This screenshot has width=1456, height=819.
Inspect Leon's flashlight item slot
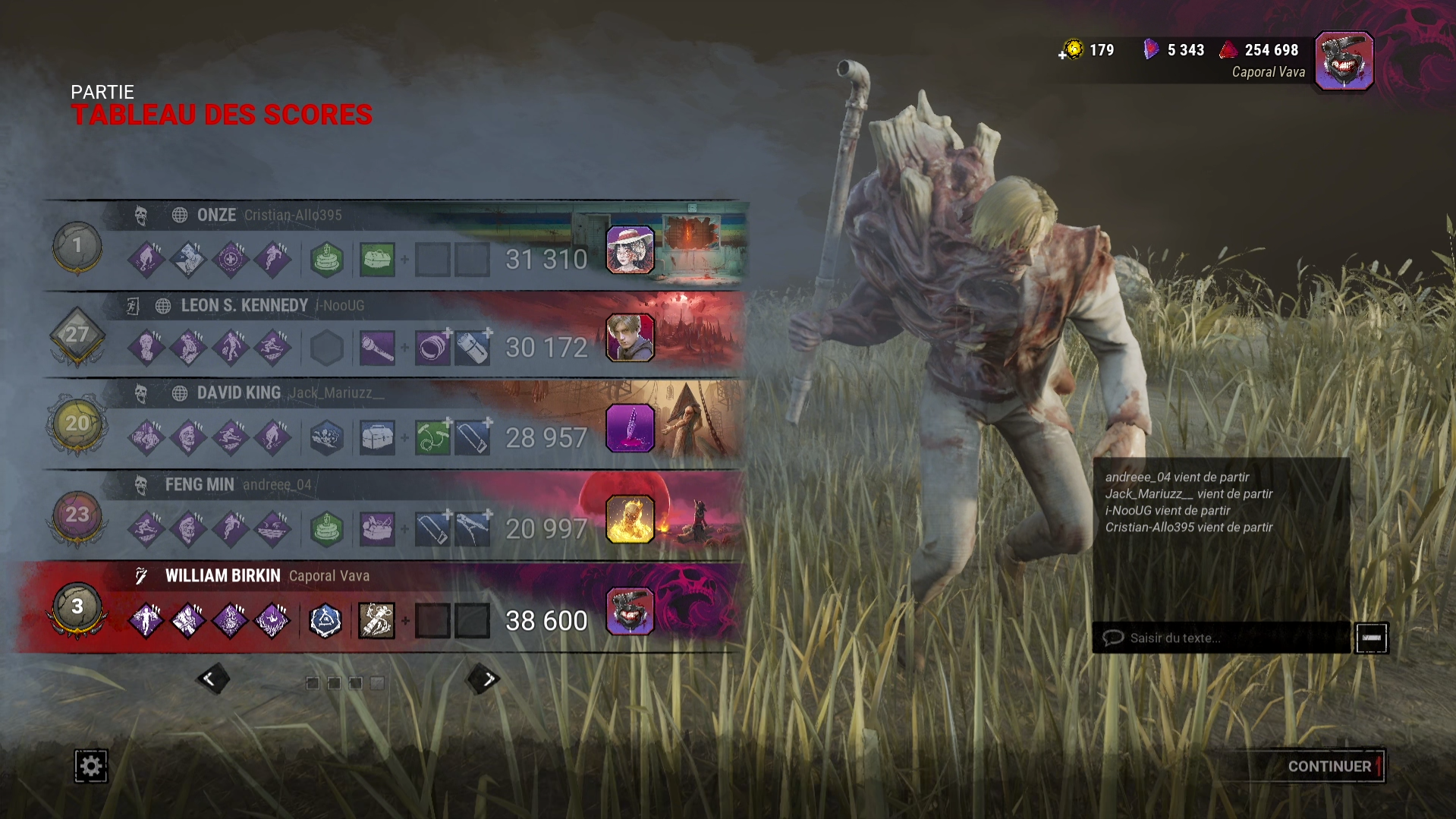[x=377, y=348]
